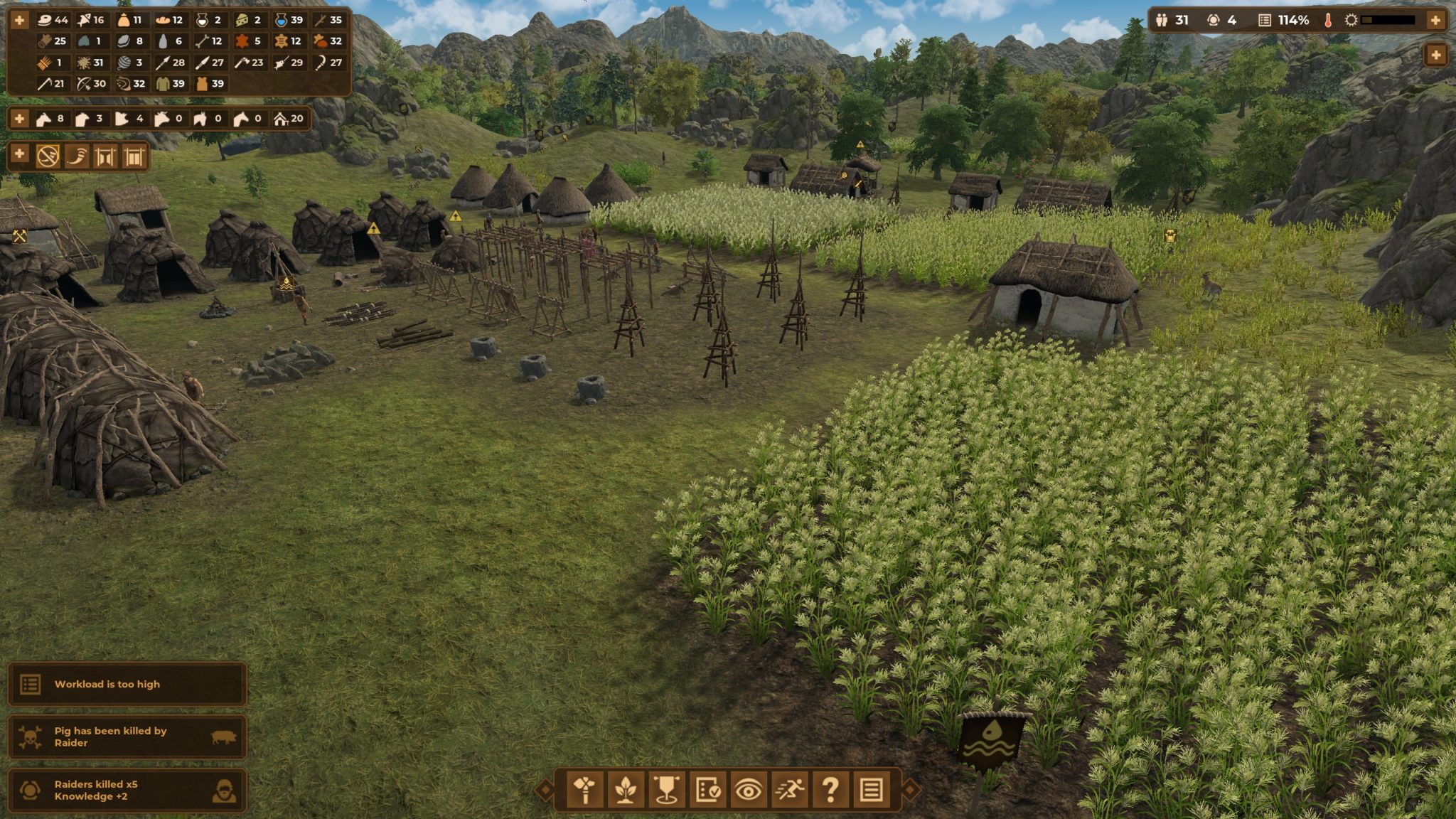
Task: Sound the horn alert button
Action: [x=77, y=156]
